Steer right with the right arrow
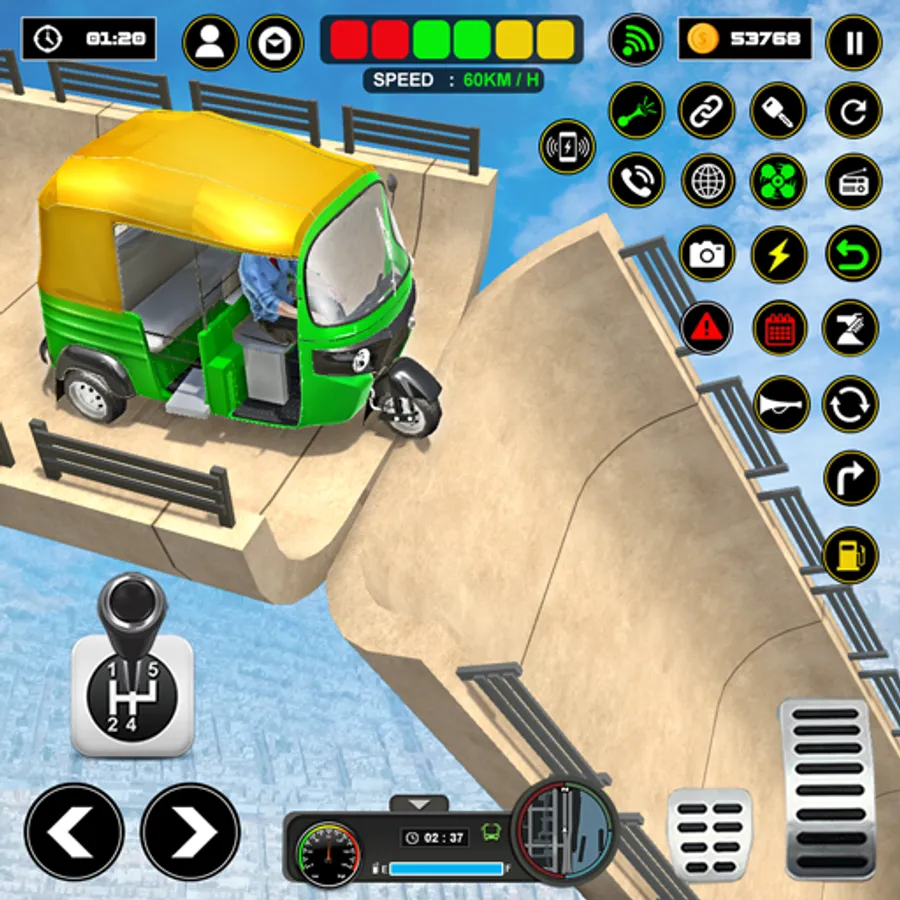900x900 pixels. [x=190, y=831]
